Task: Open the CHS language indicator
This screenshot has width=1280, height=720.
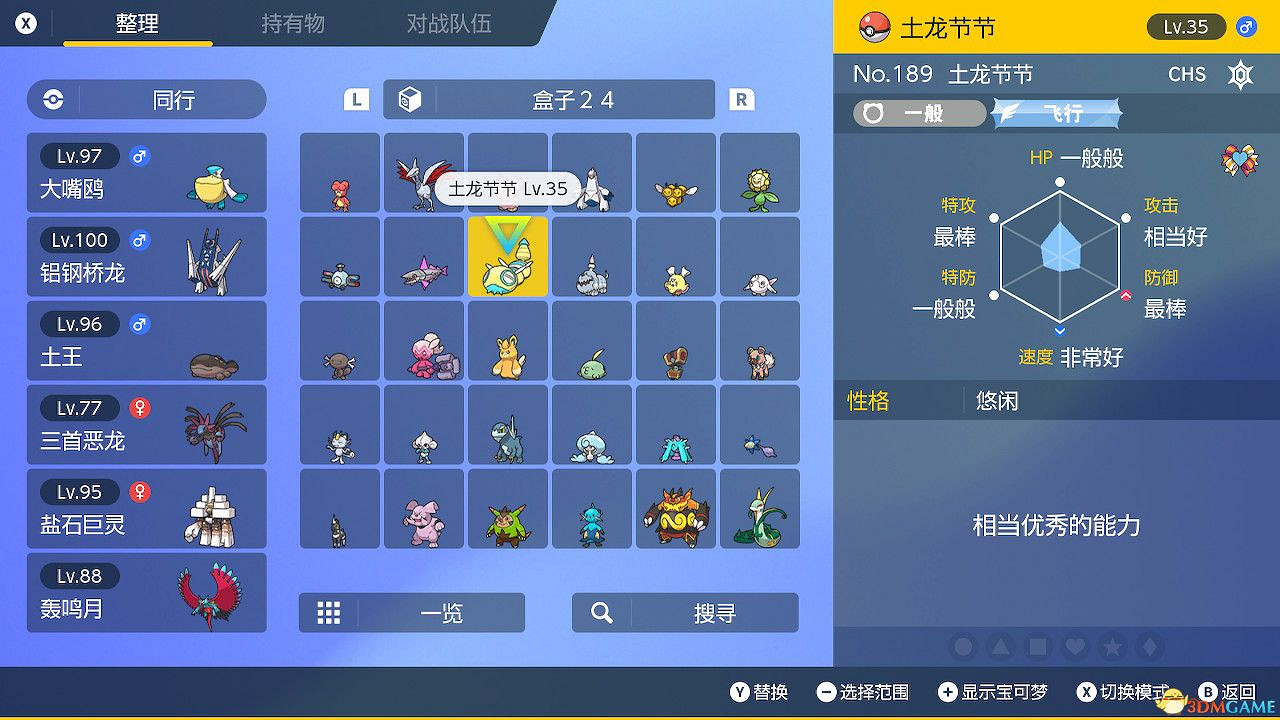Action: [1186, 74]
